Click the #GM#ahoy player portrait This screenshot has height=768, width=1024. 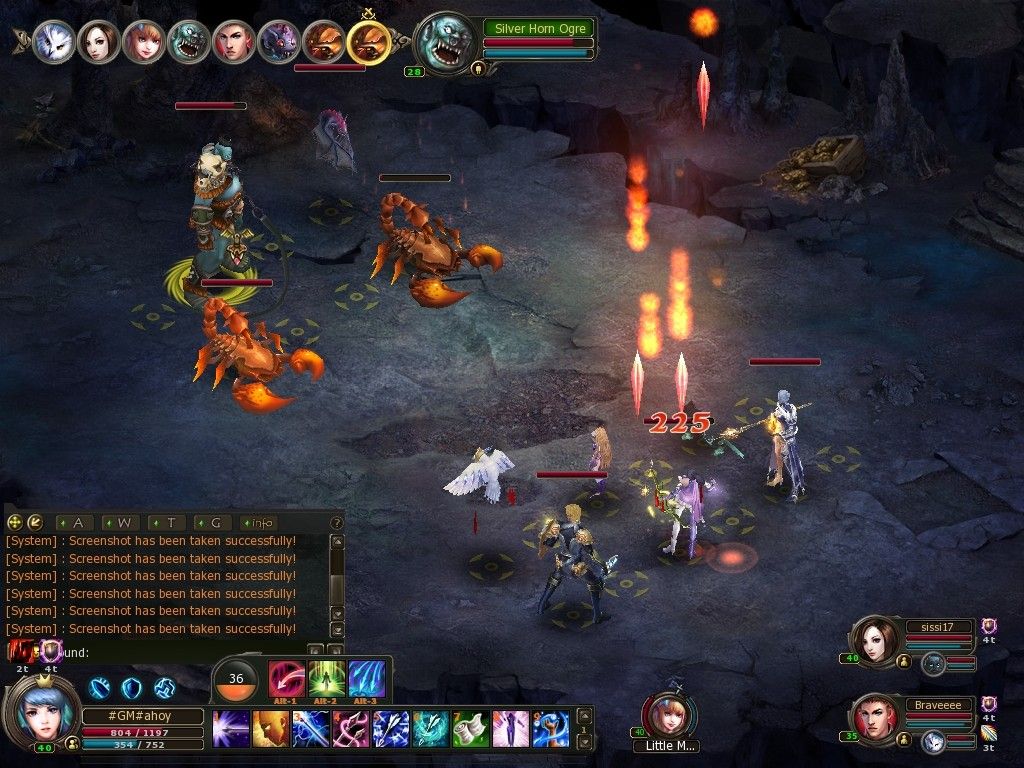pos(42,707)
